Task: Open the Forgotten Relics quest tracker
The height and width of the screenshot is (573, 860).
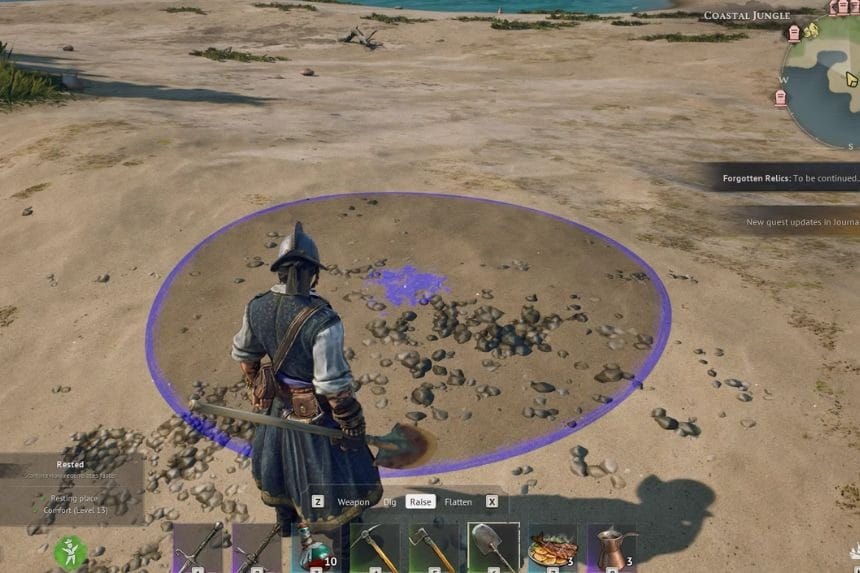Action: (788, 178)
